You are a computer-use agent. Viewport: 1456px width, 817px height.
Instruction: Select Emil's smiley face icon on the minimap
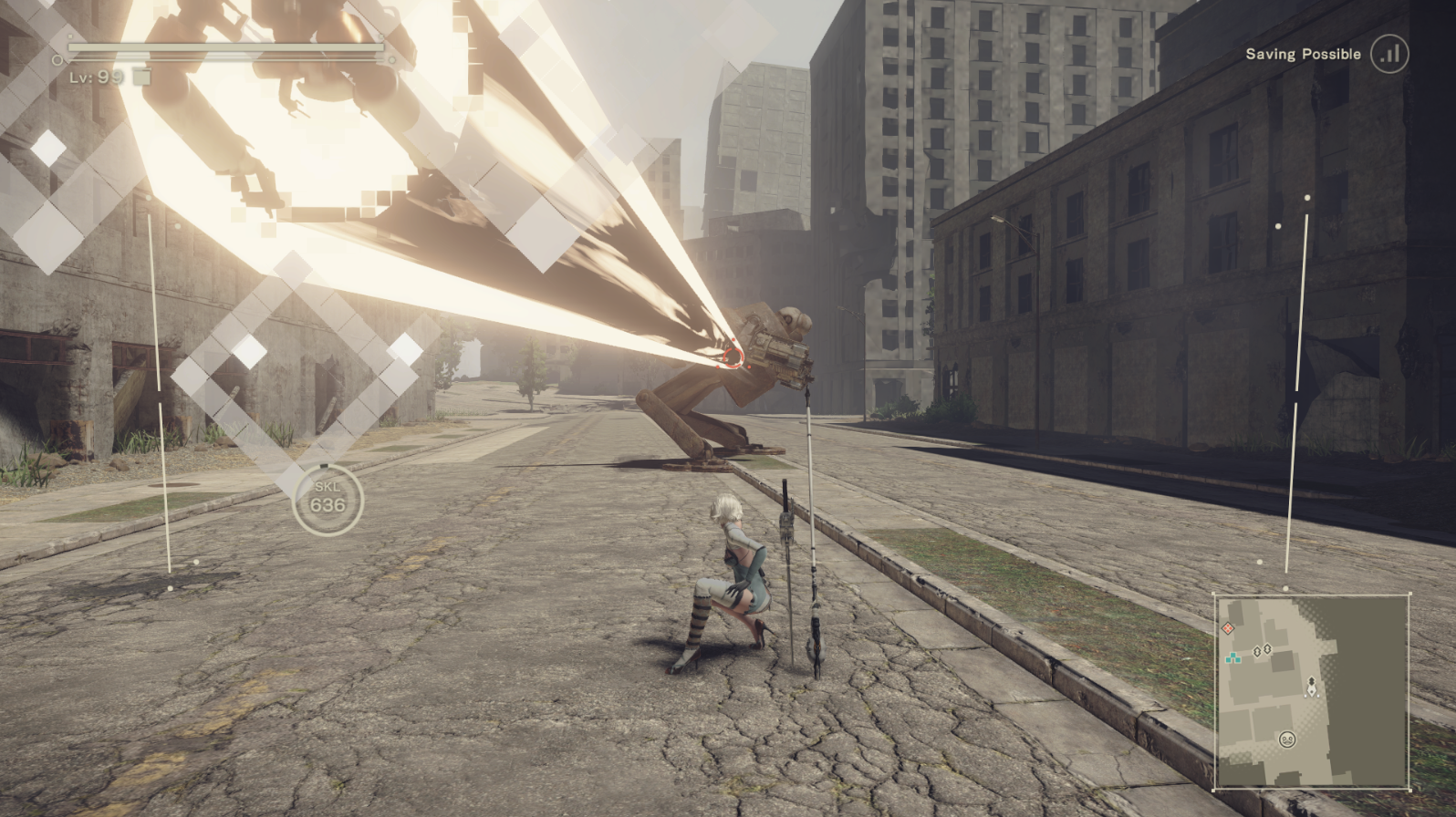pyautogui.click(x=1287, y=739)
